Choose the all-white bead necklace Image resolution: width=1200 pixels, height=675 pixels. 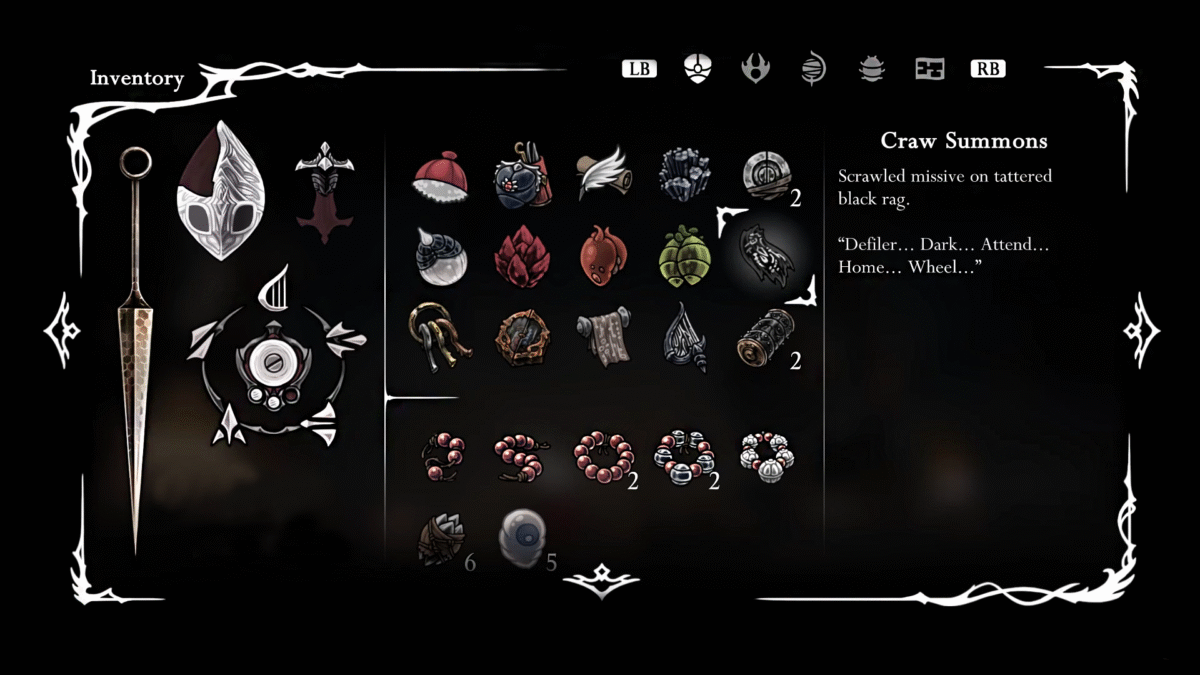(766, 457)
